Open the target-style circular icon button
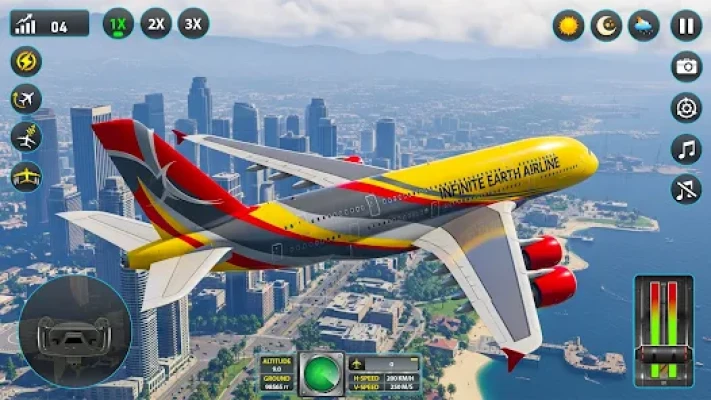The width and height of the screenshot is (711, 400). tap(686, 107)
